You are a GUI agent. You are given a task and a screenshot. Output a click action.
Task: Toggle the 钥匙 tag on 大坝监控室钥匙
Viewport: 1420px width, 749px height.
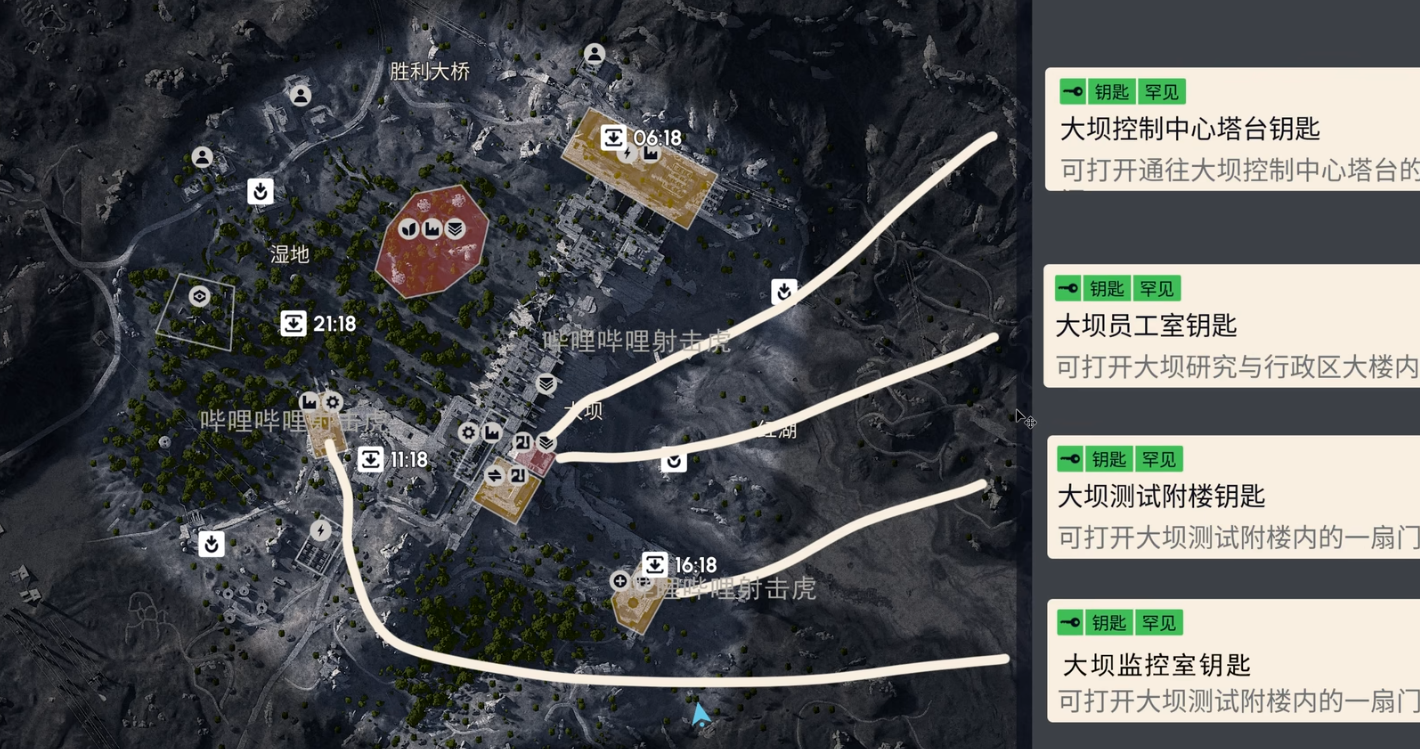coord(1108,622)
